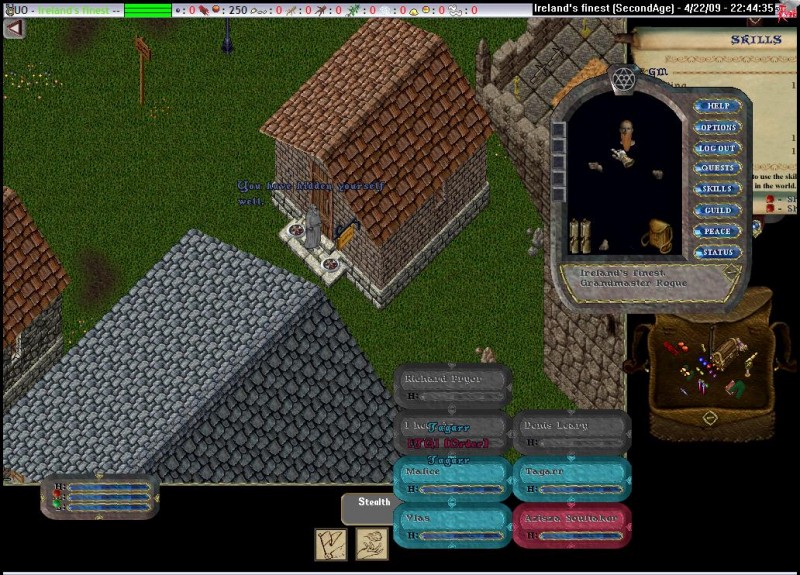Open the HELP menu on paperdoll
800x575 pixels.
click(x=717, y=106)
